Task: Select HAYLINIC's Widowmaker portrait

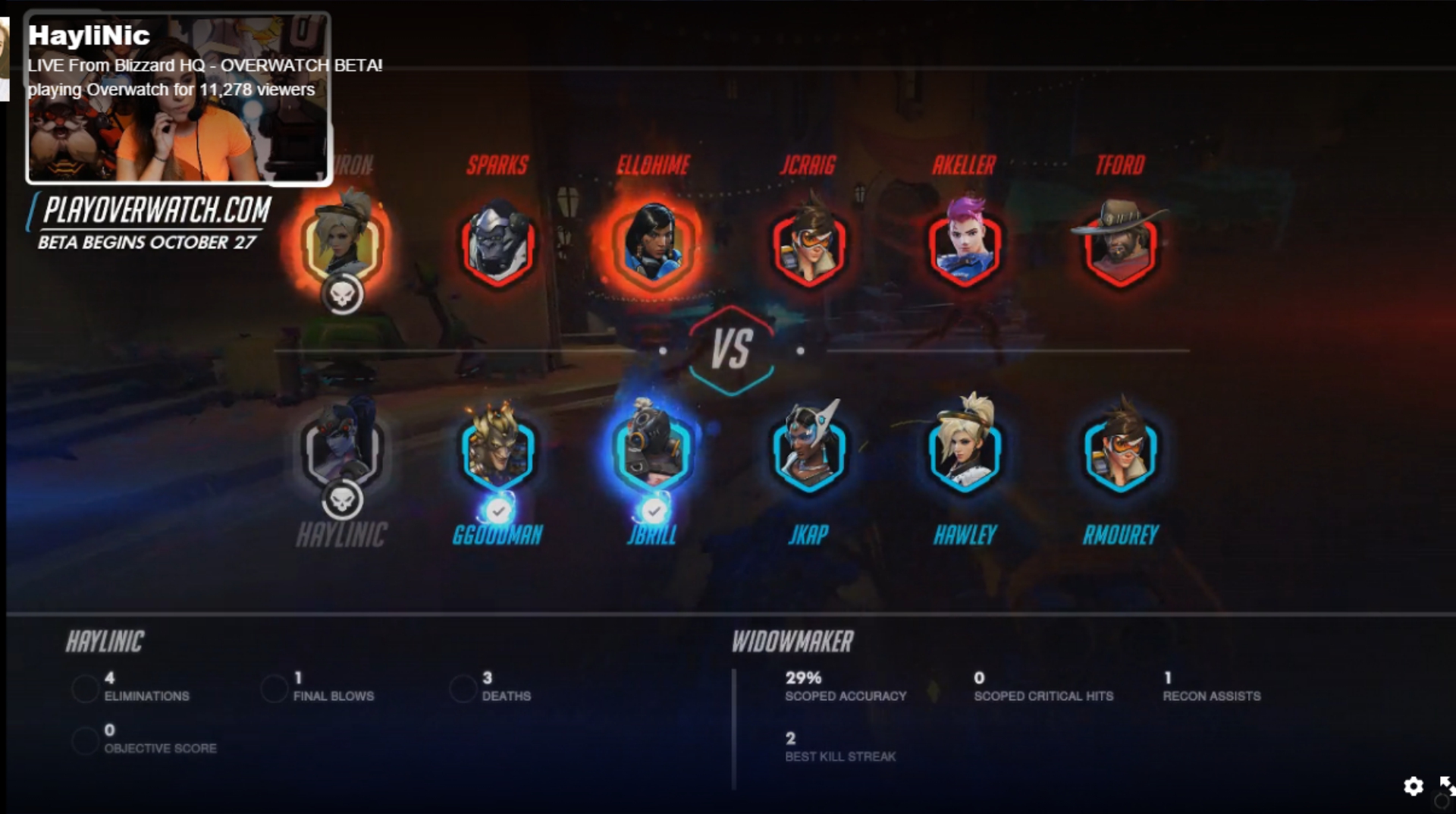Action: pyautogui.click(x=342, y=449)
